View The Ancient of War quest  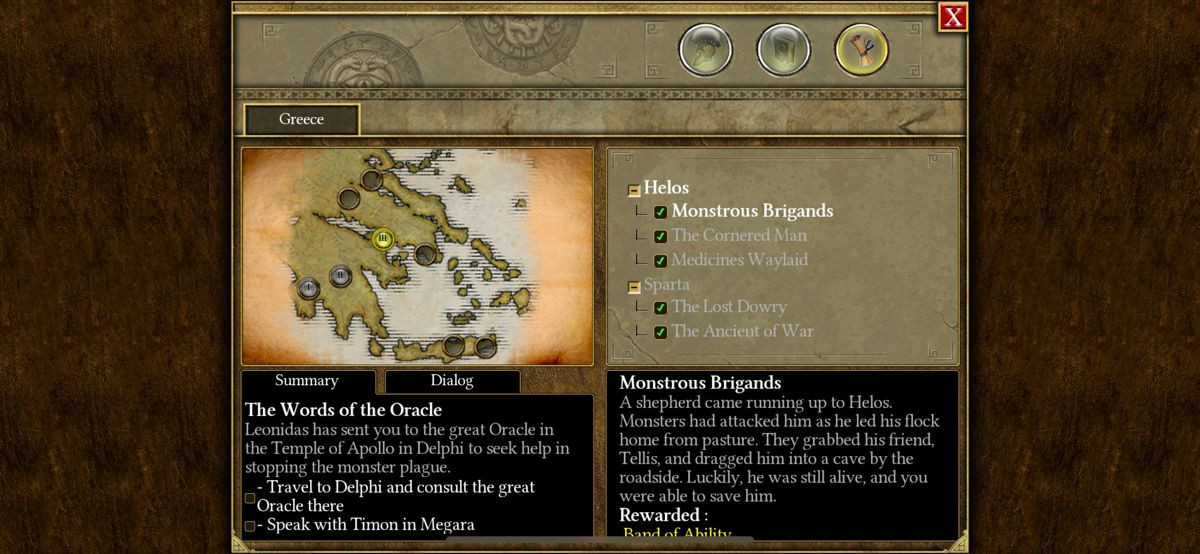(x=742, y=331)
